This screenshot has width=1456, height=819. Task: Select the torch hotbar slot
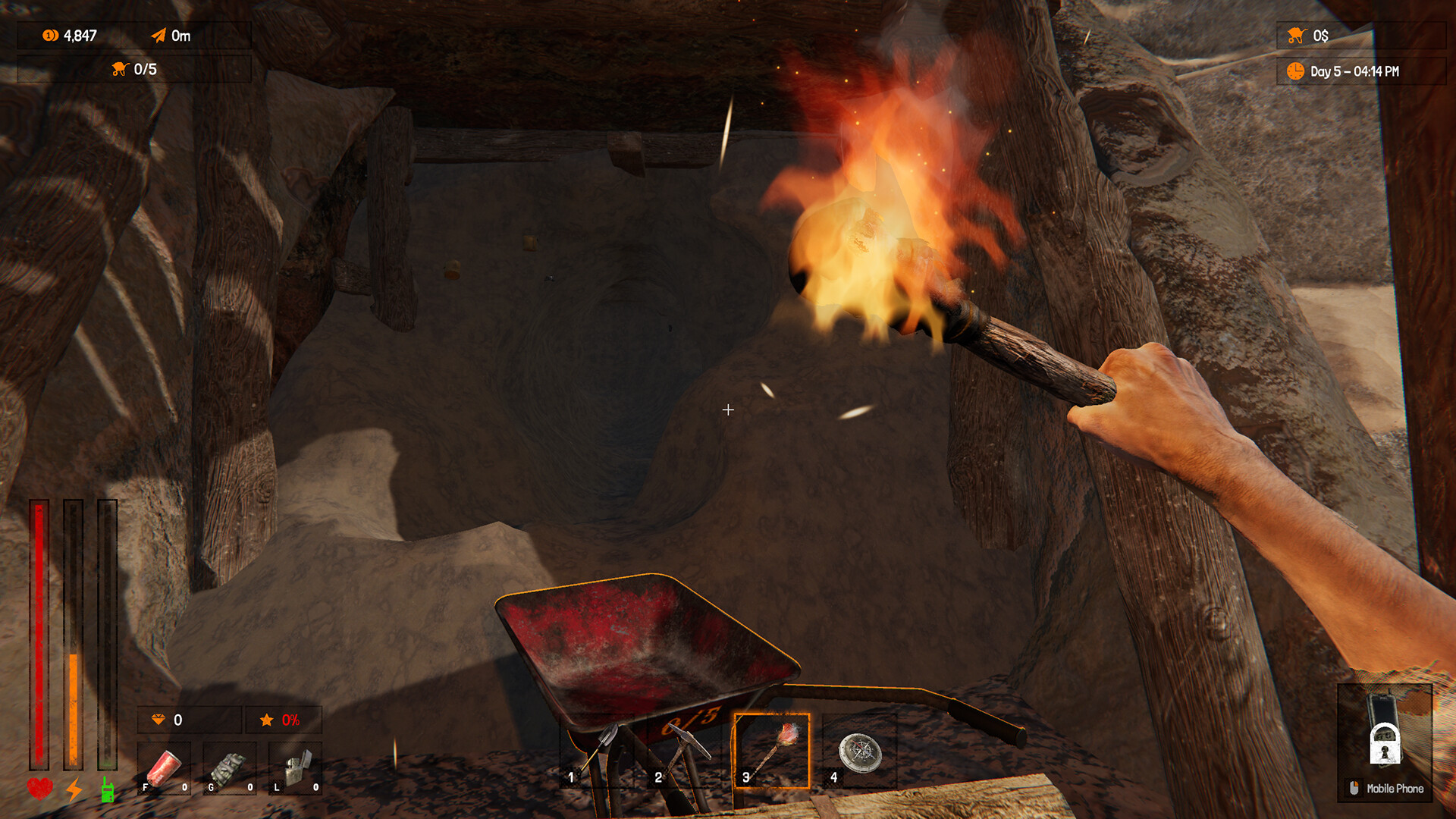(772, 752)
